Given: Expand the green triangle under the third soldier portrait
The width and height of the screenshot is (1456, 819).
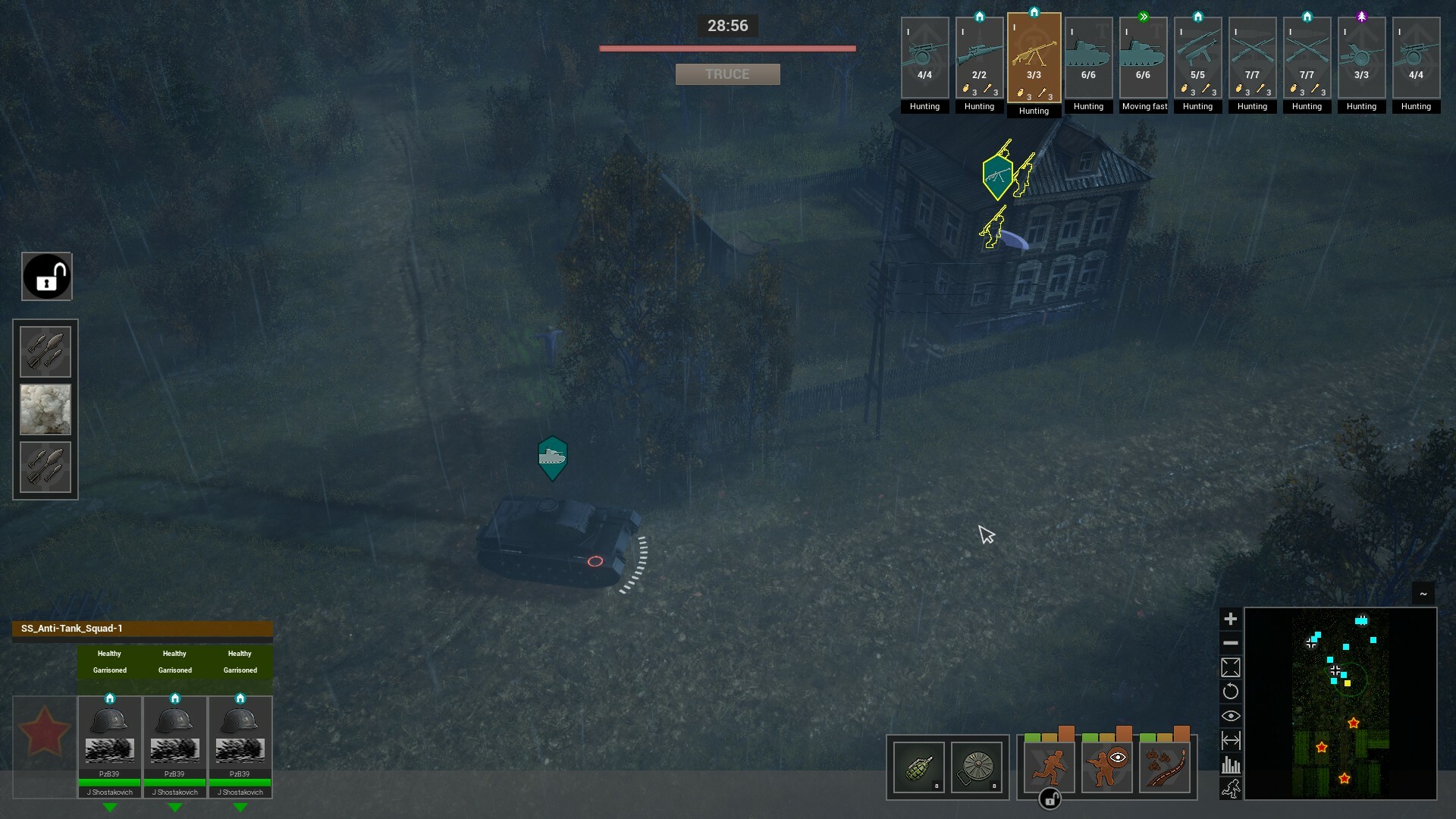Looking at the screenshot, I should (x=240, y=808).
